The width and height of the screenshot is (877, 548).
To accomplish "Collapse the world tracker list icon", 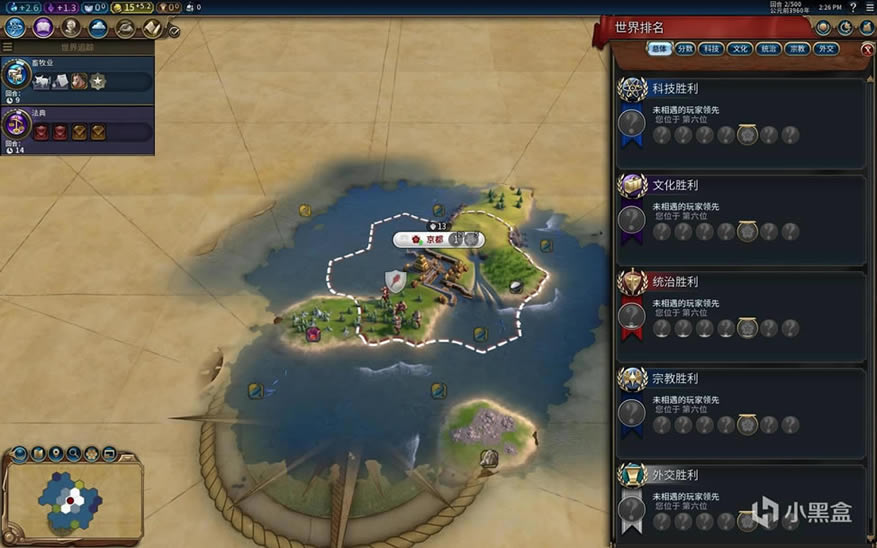I will 8,46.
